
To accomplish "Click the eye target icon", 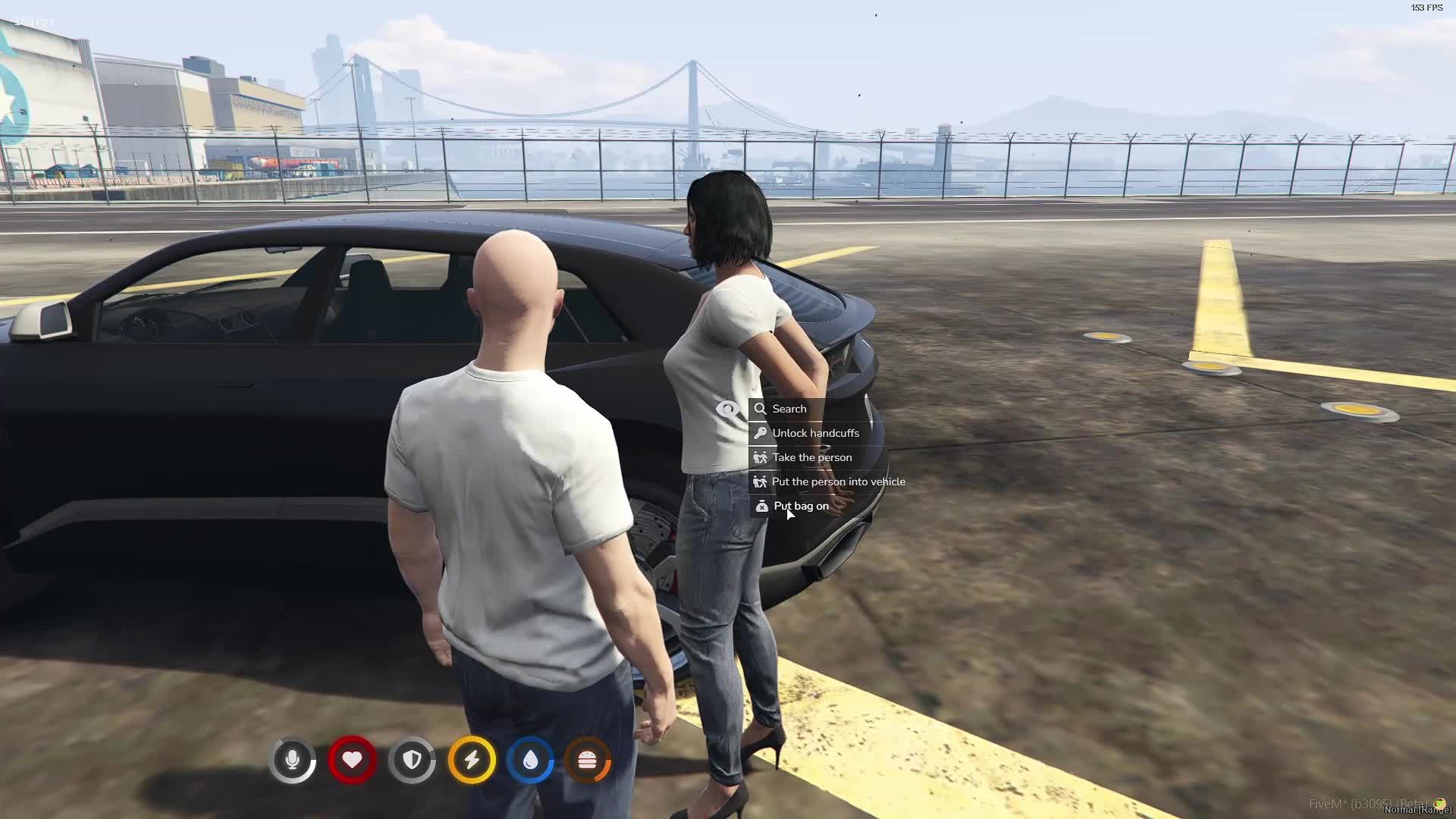I will [x=728, y=409].
